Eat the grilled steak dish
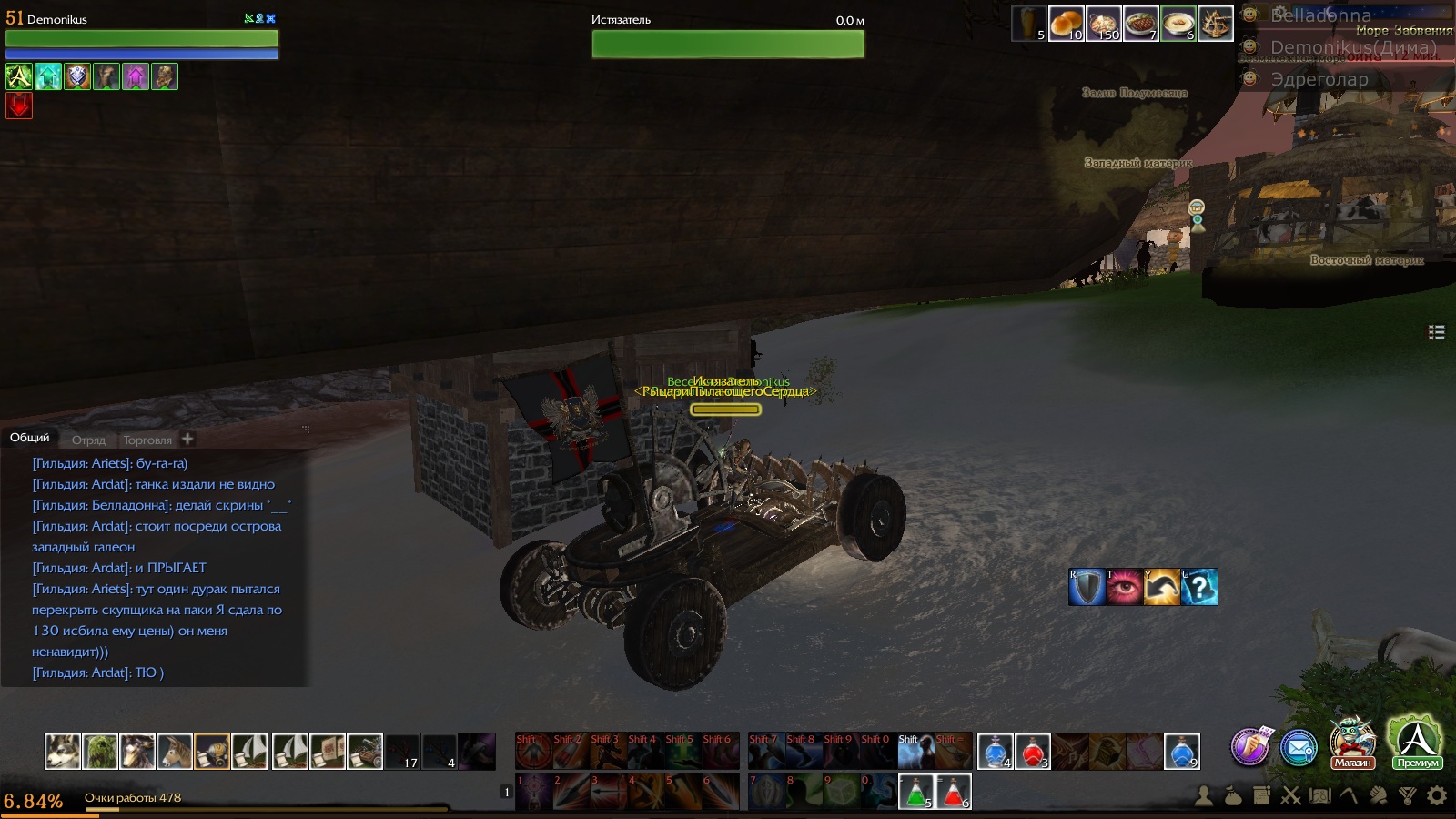 1140,24
